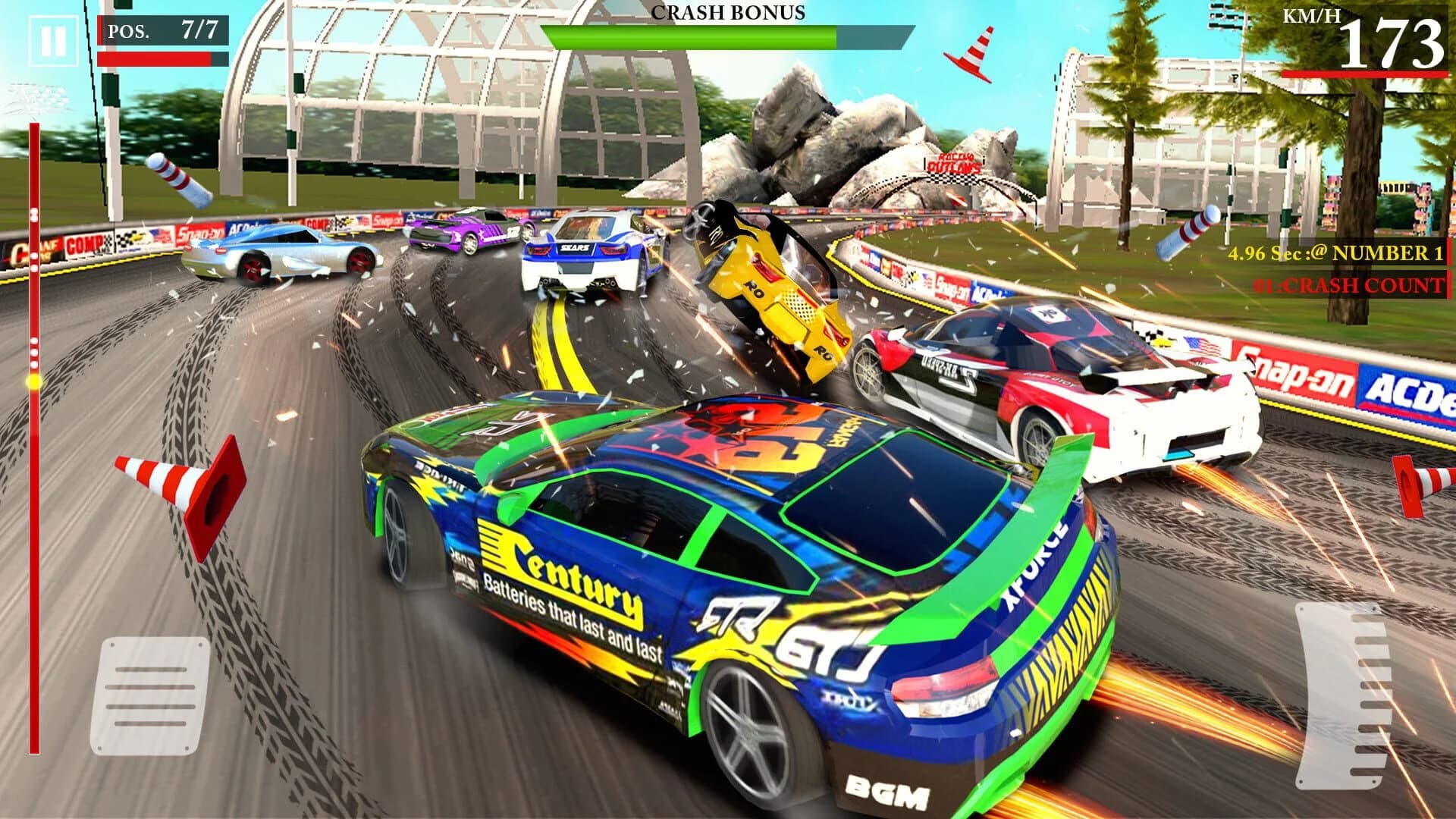This screenshot has width=1456, height=819.
Task: Click the yellow player marker on track progress bar
Action: click(x=33, y=382)
